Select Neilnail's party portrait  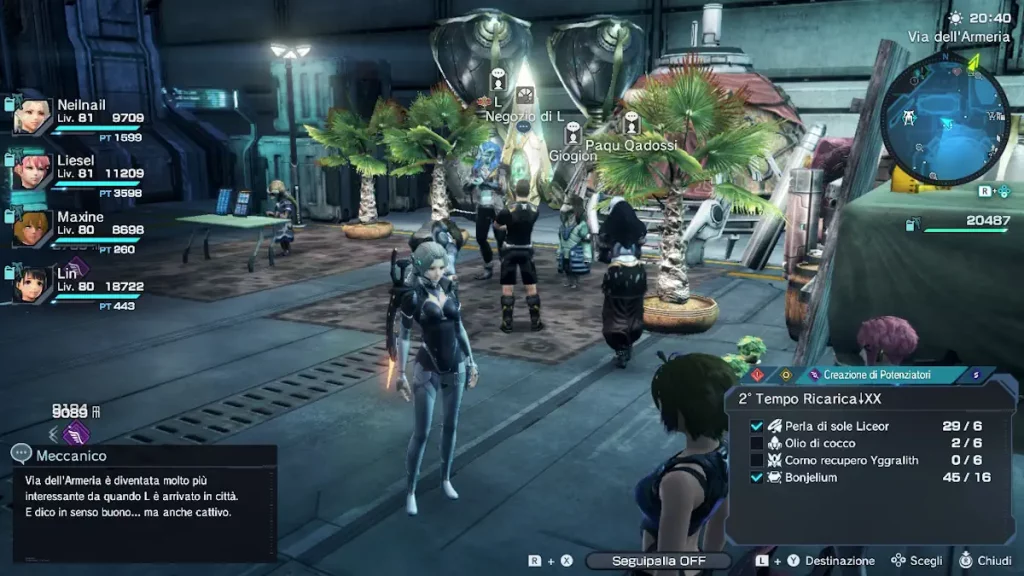33,115
